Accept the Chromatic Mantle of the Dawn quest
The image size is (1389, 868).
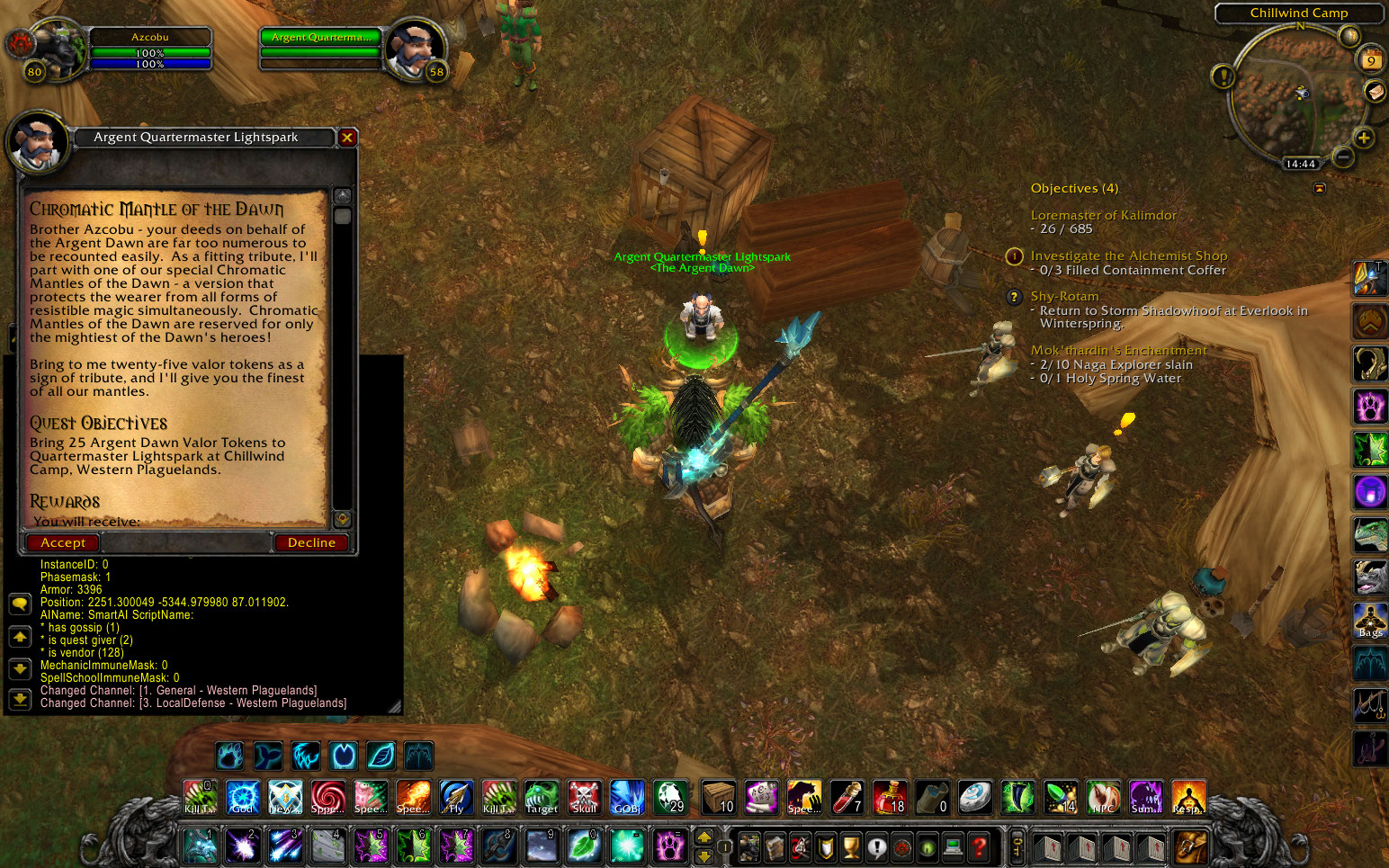click(x=62, y=542)
